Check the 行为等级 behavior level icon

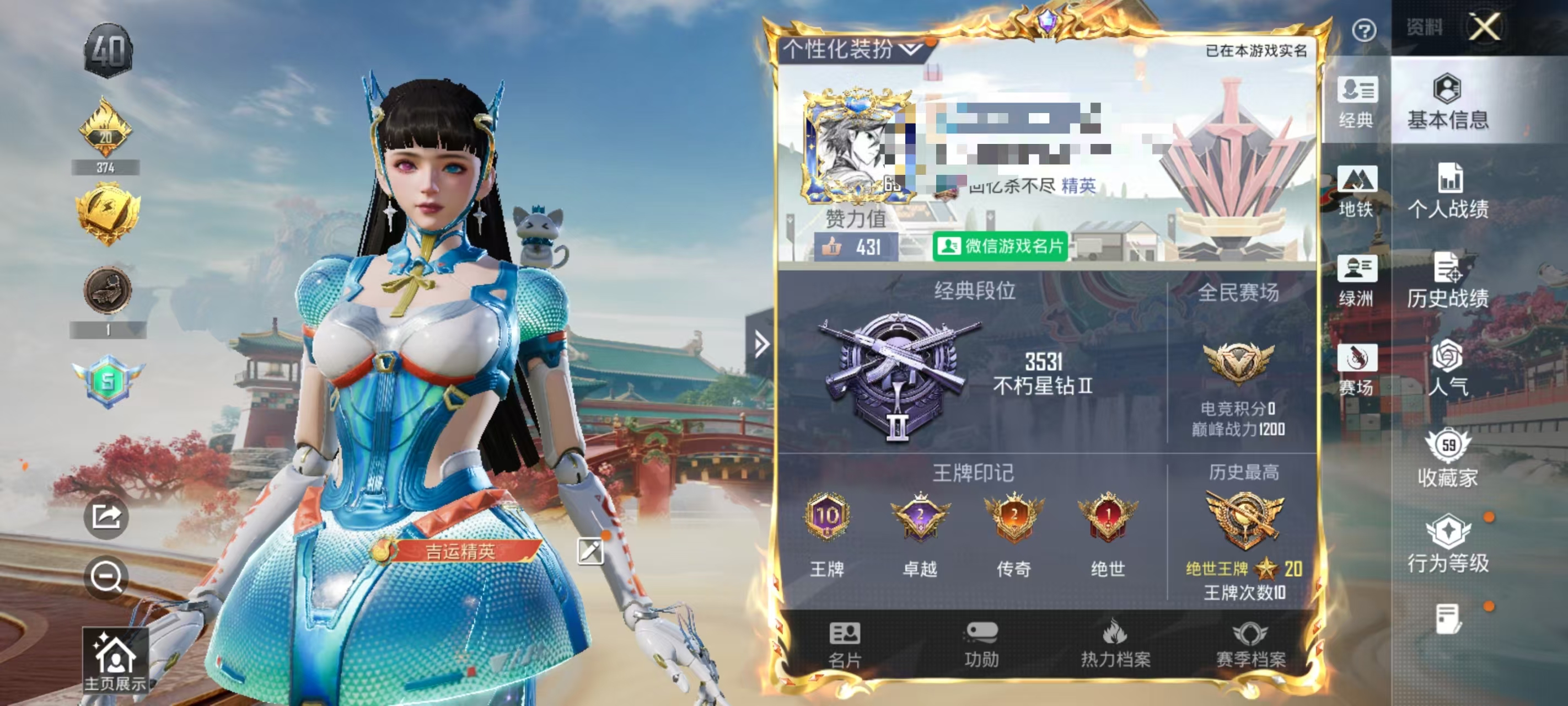pos(1448,545)
